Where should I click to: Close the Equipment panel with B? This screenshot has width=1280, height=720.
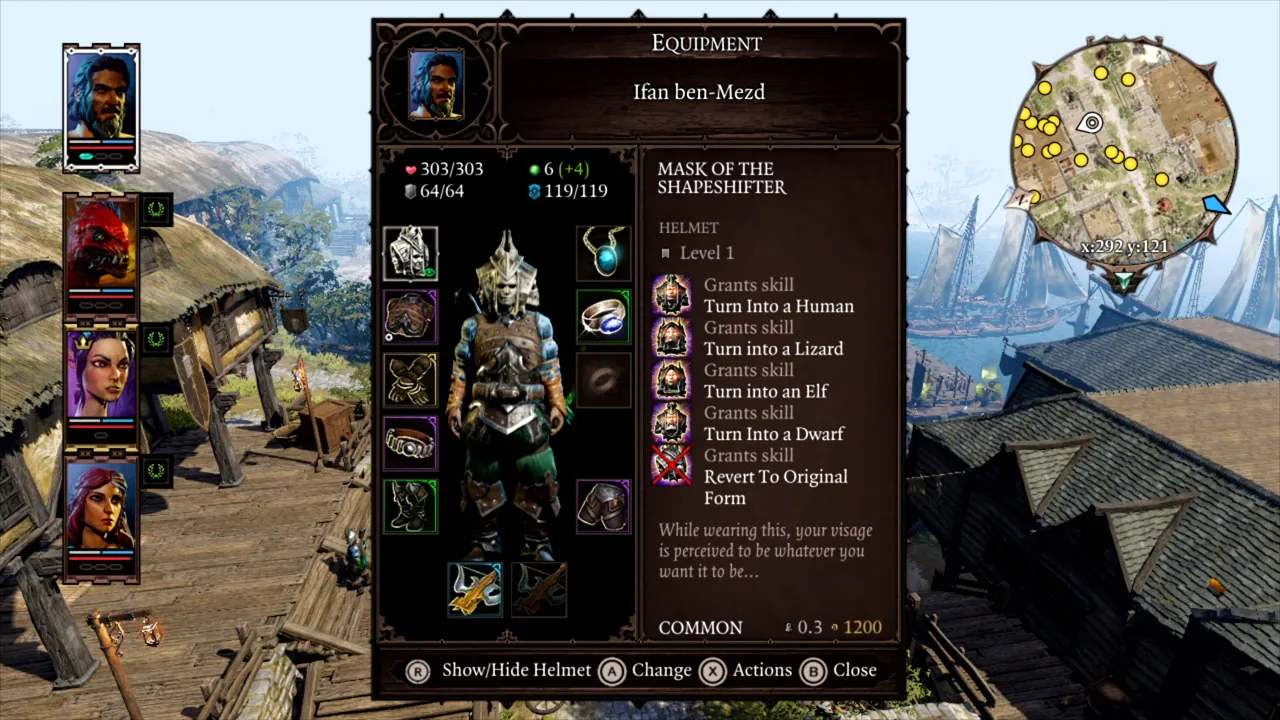click(x=813, y=670)
